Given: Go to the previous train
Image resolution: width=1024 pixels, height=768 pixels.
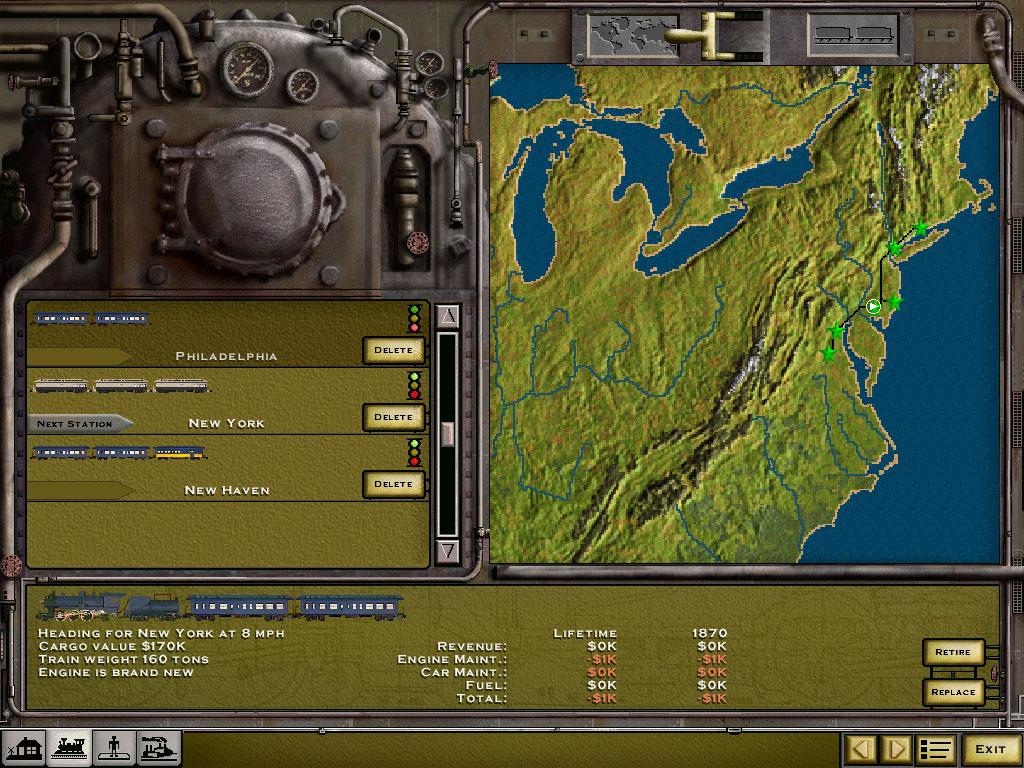Looking at the screenshot, I should 861,749.
